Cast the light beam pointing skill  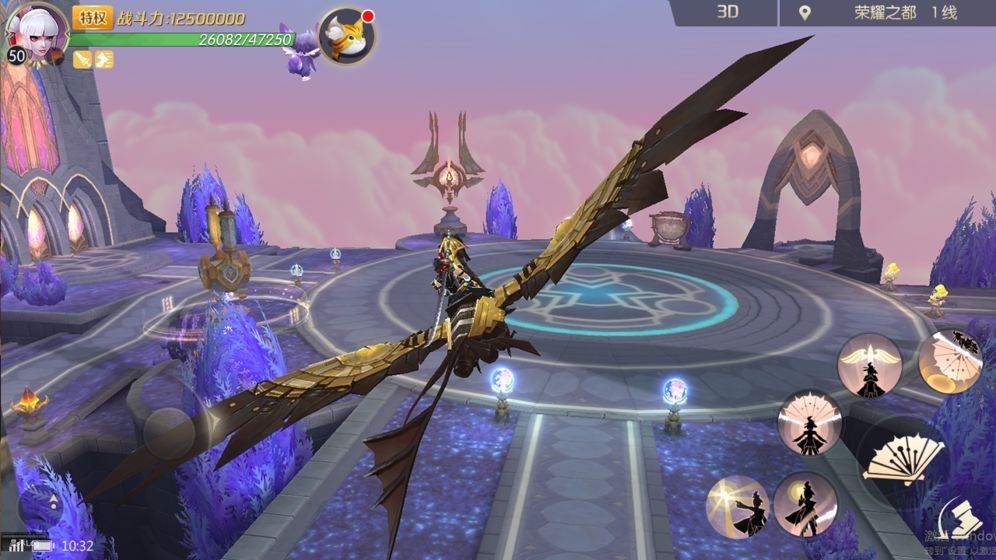[x=738, y=507]
